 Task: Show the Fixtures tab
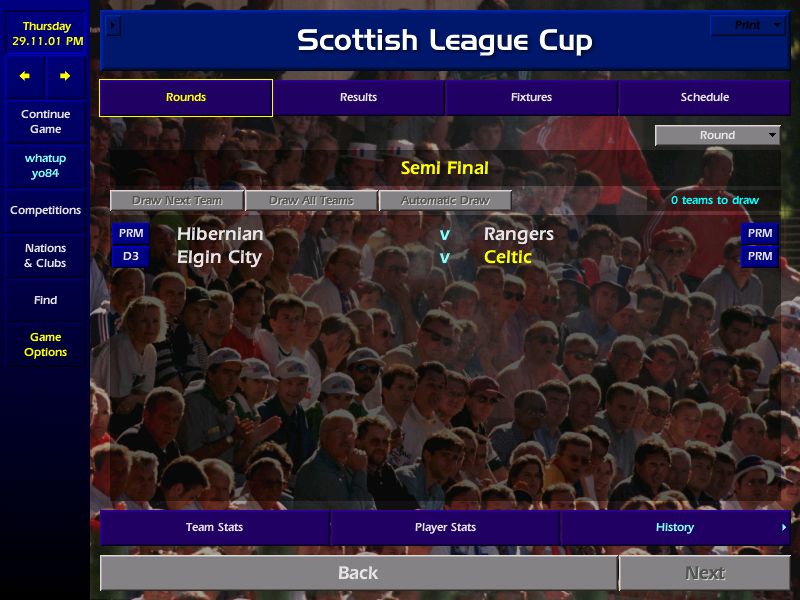[531, 97]
